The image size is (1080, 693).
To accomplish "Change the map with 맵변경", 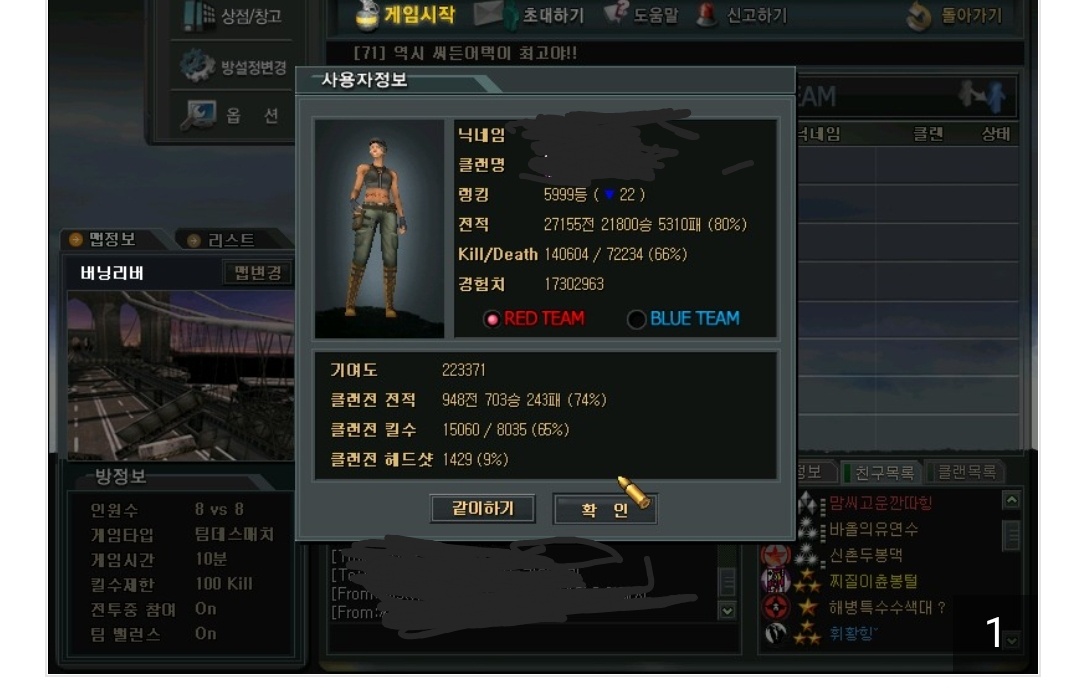I will coord(257,273).
